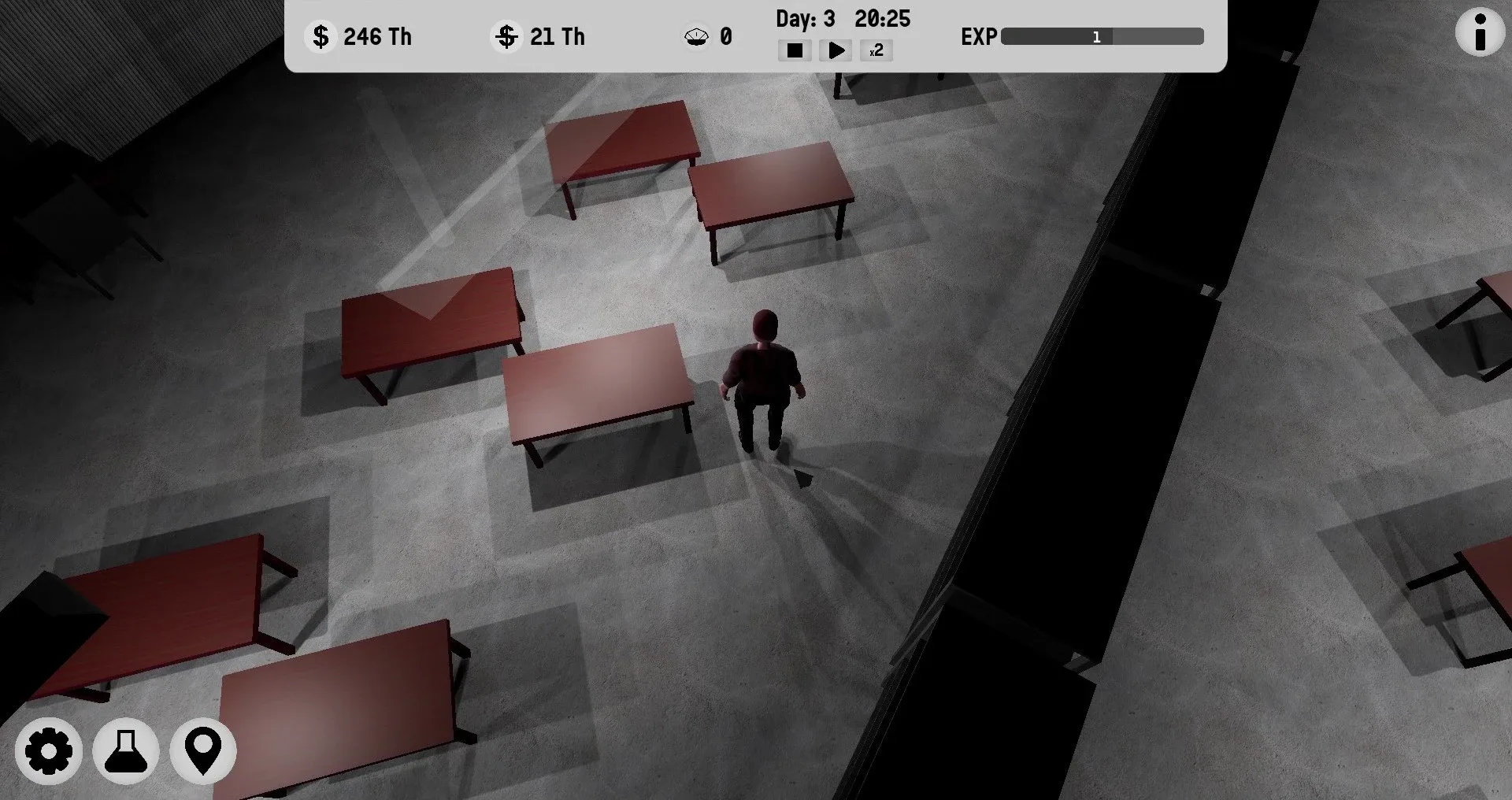This screenshot has width=1512, height=800.
Task: Open the settings gear menu
Action: click(x=49, y=751)
